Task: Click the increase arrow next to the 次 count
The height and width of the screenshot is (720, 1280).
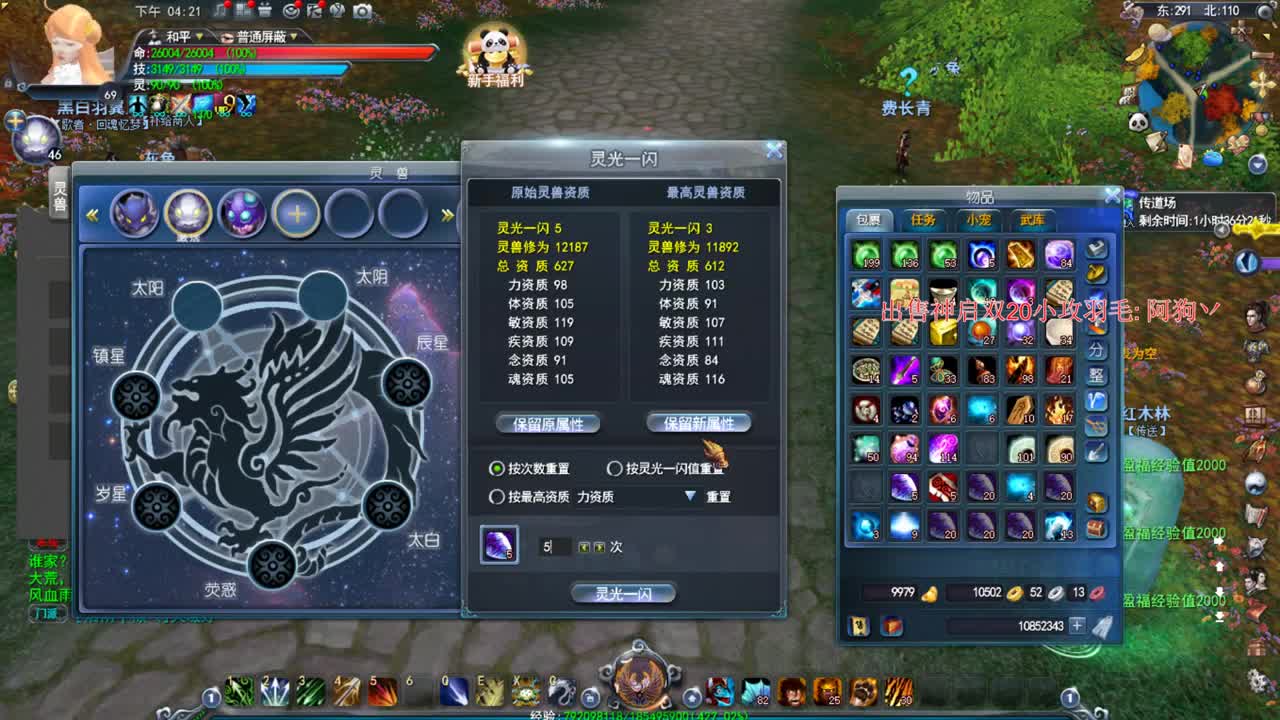Action: 598,547
